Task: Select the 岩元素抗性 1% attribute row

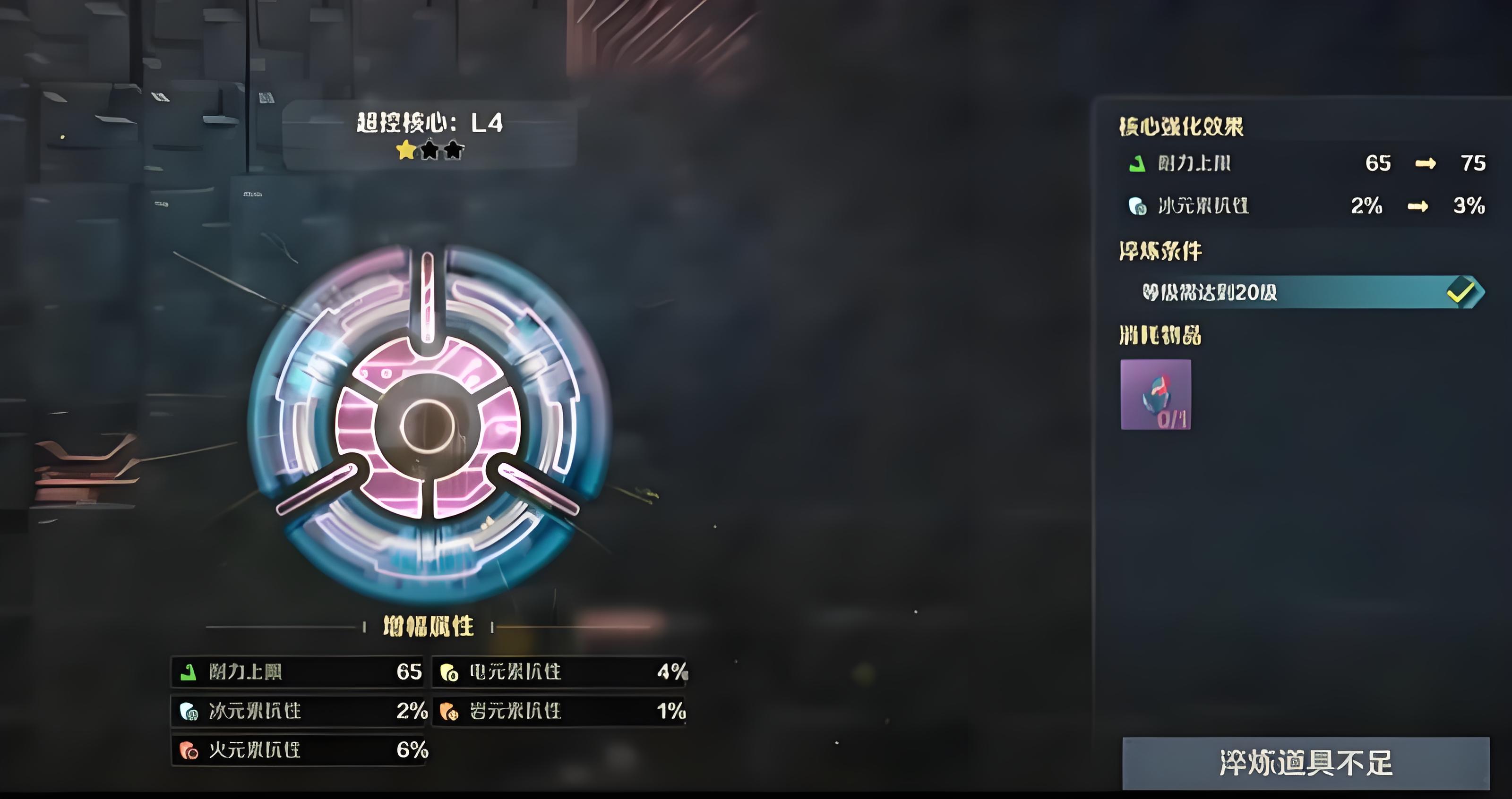Action: point(559,711)
